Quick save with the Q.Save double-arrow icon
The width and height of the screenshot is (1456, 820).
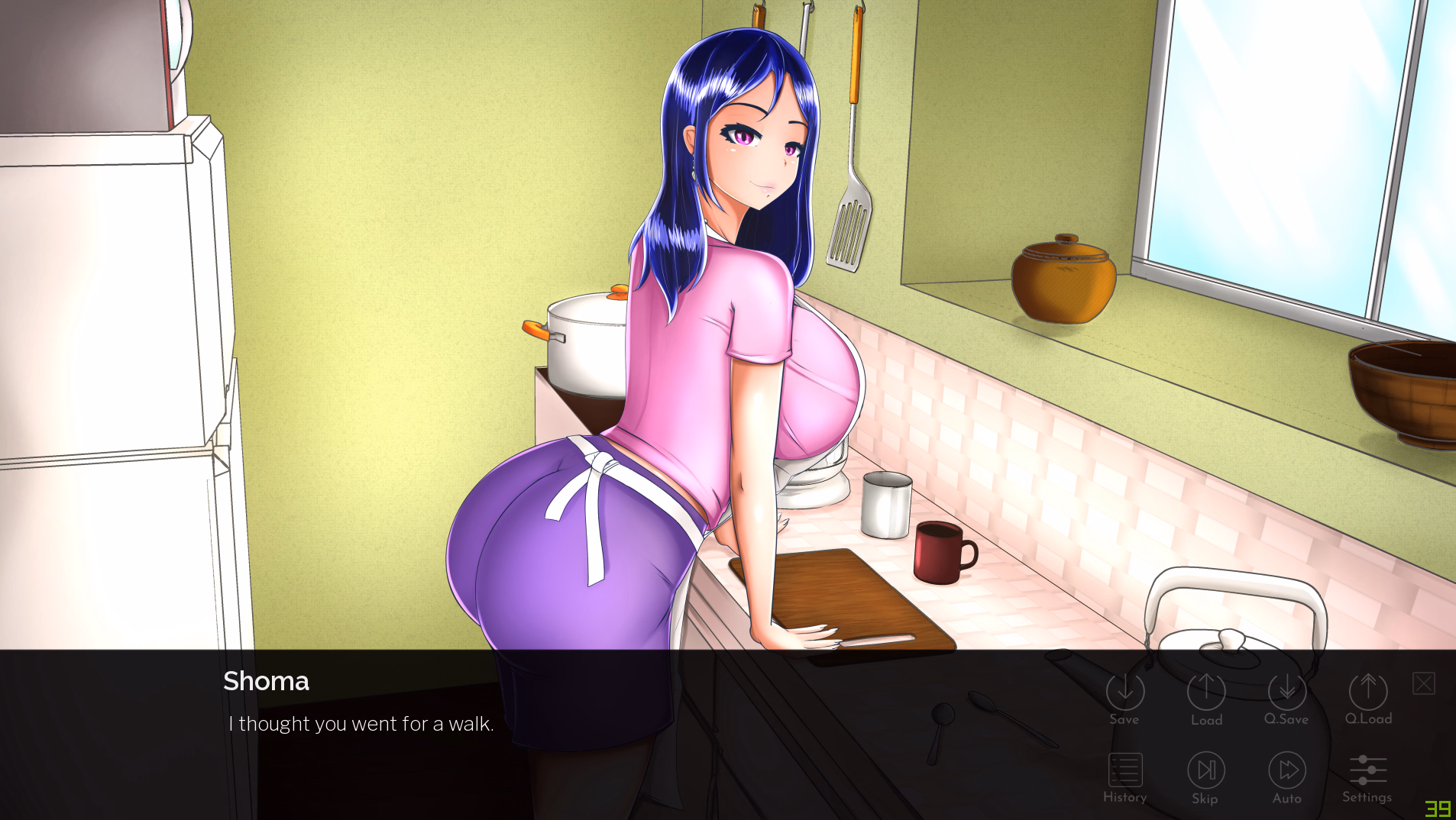1286,689
